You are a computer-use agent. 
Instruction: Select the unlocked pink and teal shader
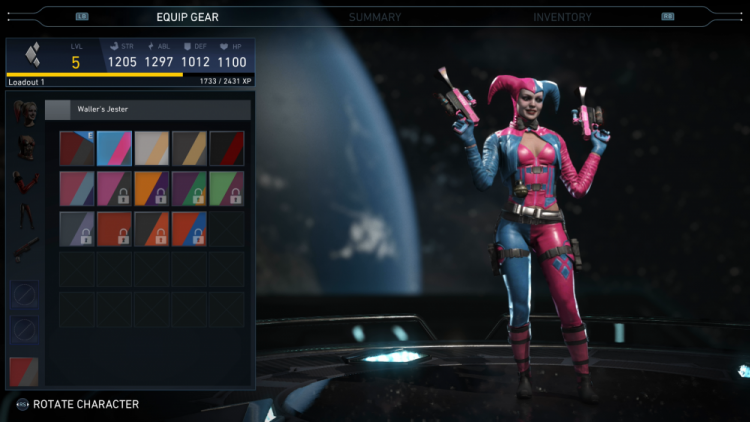click(x=77, y=188)
